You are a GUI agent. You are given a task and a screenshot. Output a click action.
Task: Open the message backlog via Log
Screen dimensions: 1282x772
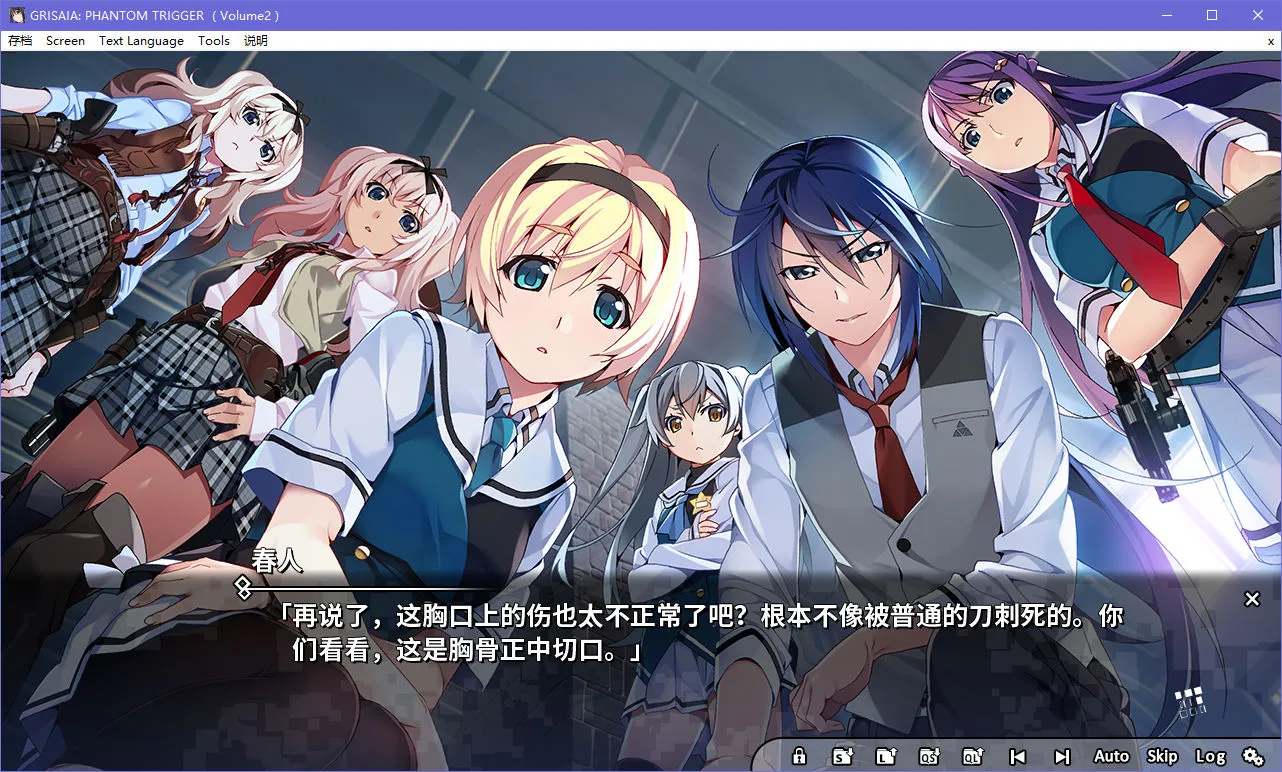click(x=1209, y=756)
